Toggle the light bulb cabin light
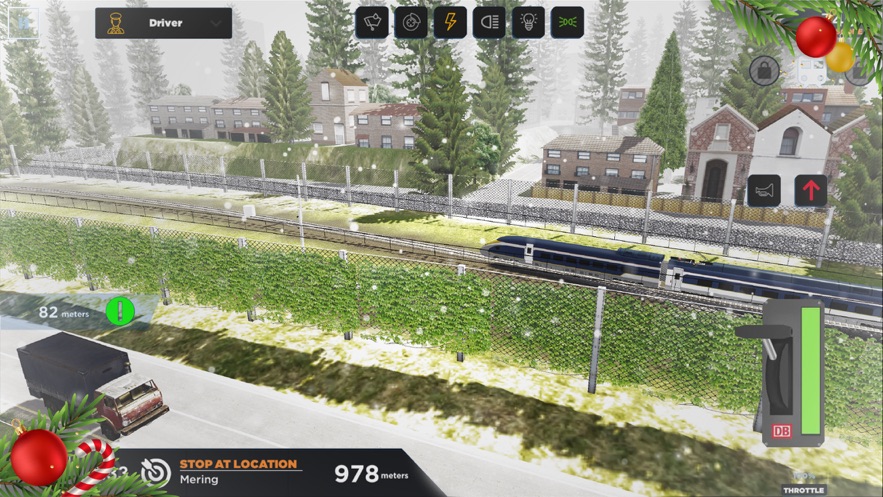 click(528, 22)
